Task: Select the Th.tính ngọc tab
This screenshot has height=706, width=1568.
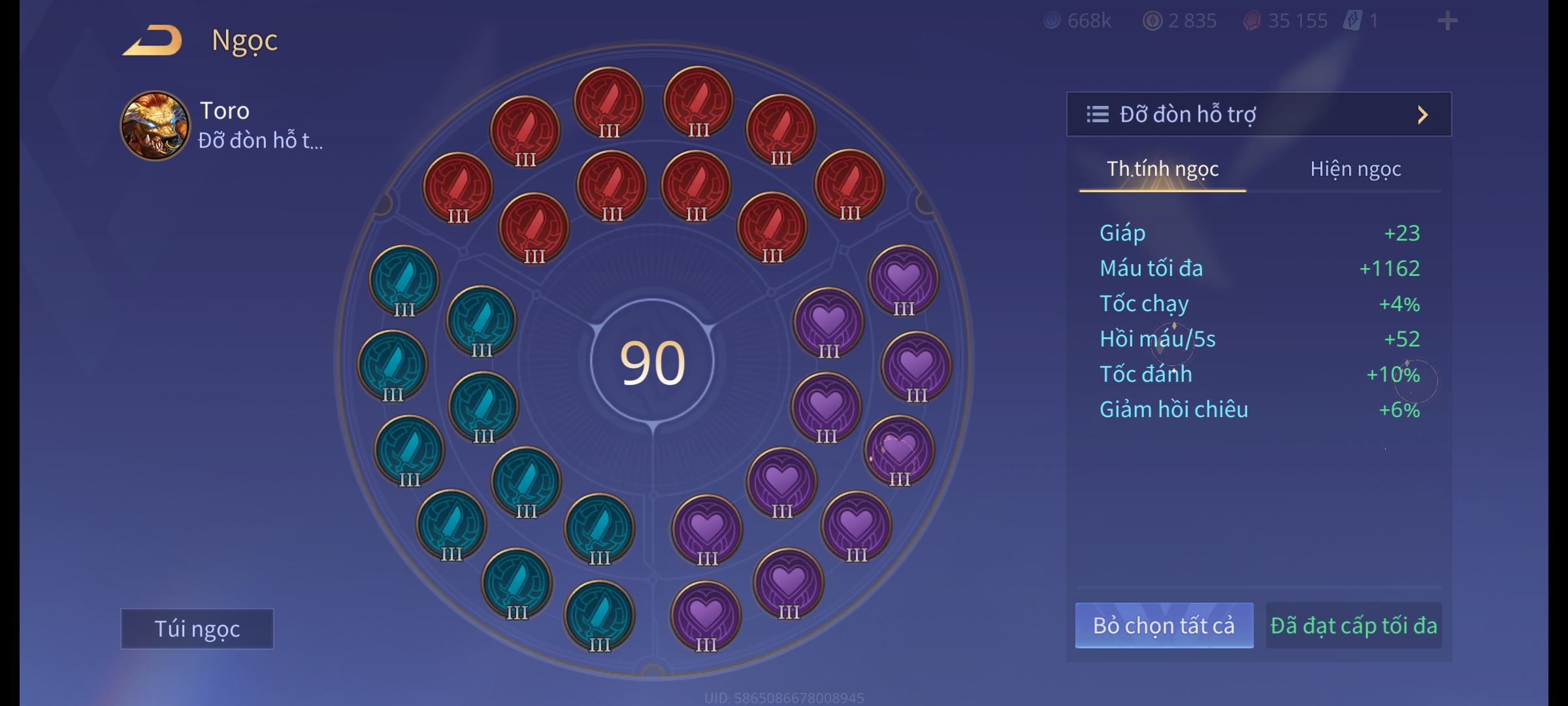Action: [1162, 169]
